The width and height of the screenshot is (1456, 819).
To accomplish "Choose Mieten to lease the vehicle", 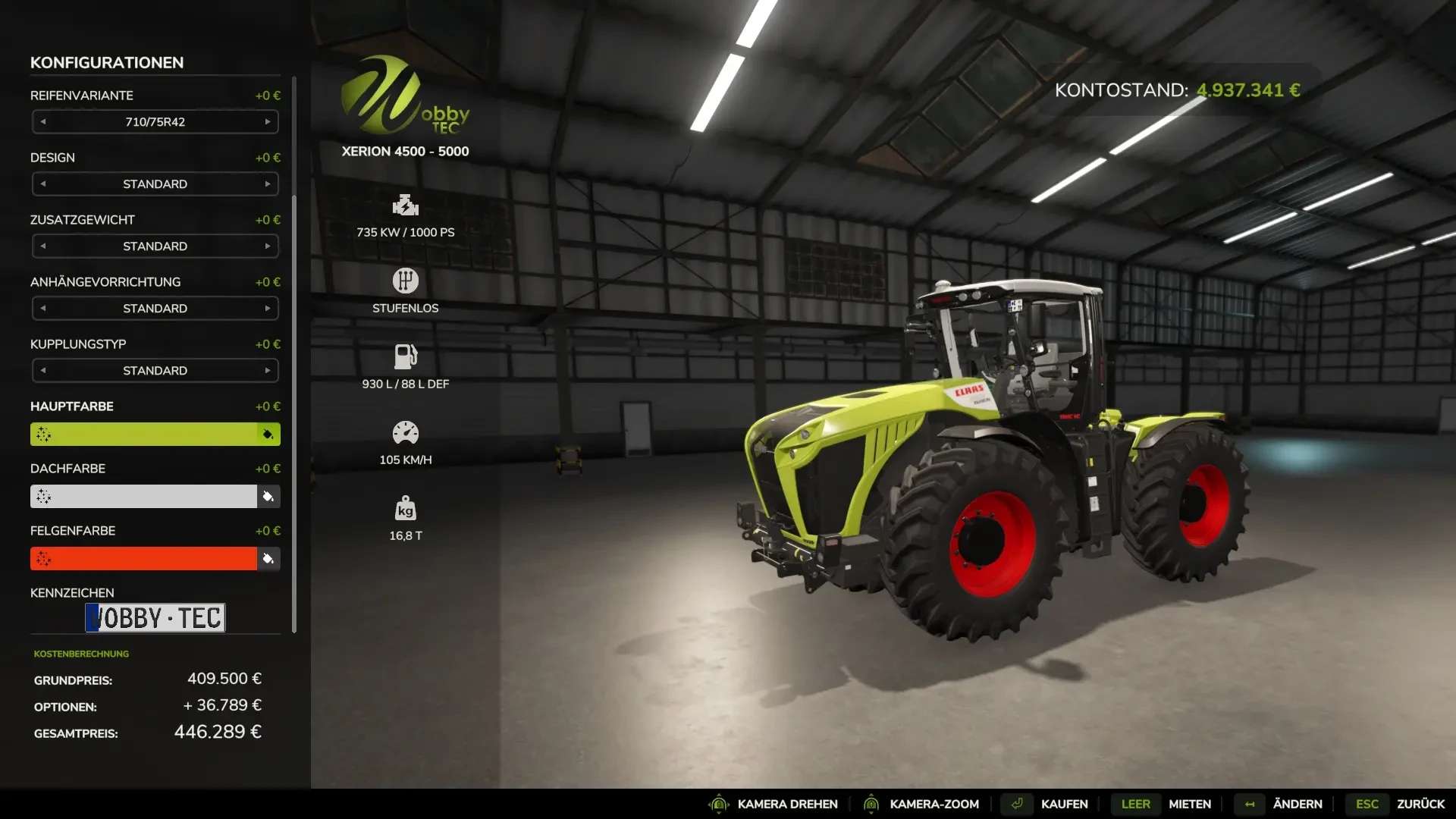I will [1189, 804].
